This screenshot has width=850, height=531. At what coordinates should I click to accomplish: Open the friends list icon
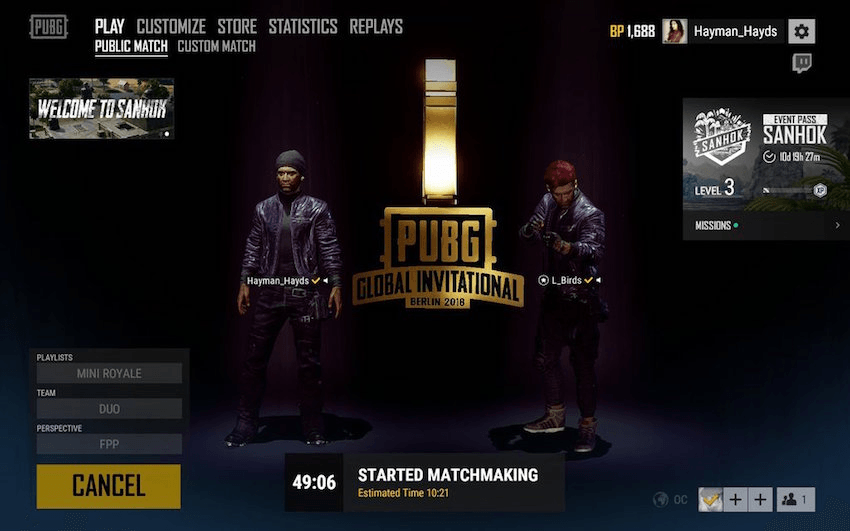(x=796, y=499)
